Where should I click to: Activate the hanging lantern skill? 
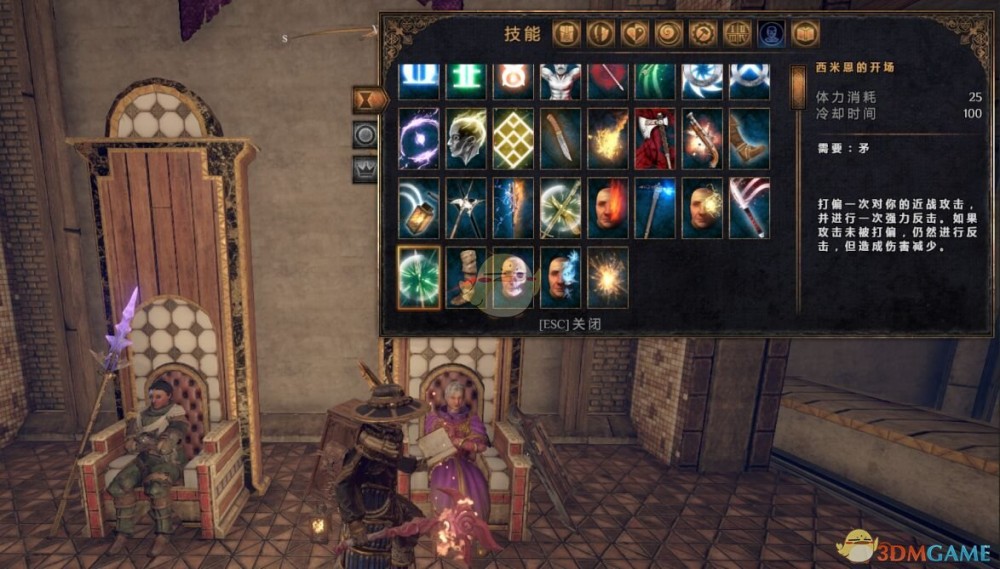(x=419, y=208)
